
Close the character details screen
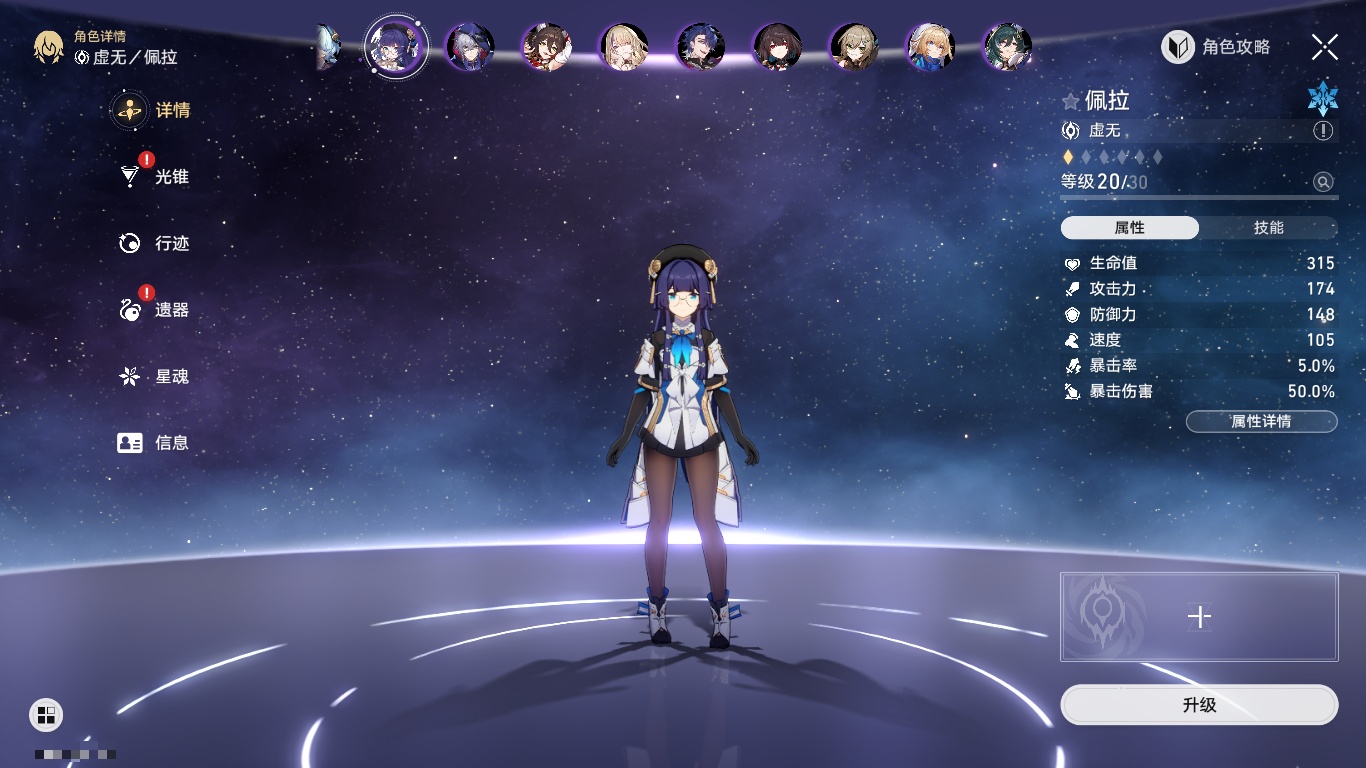coord(1324,47)
